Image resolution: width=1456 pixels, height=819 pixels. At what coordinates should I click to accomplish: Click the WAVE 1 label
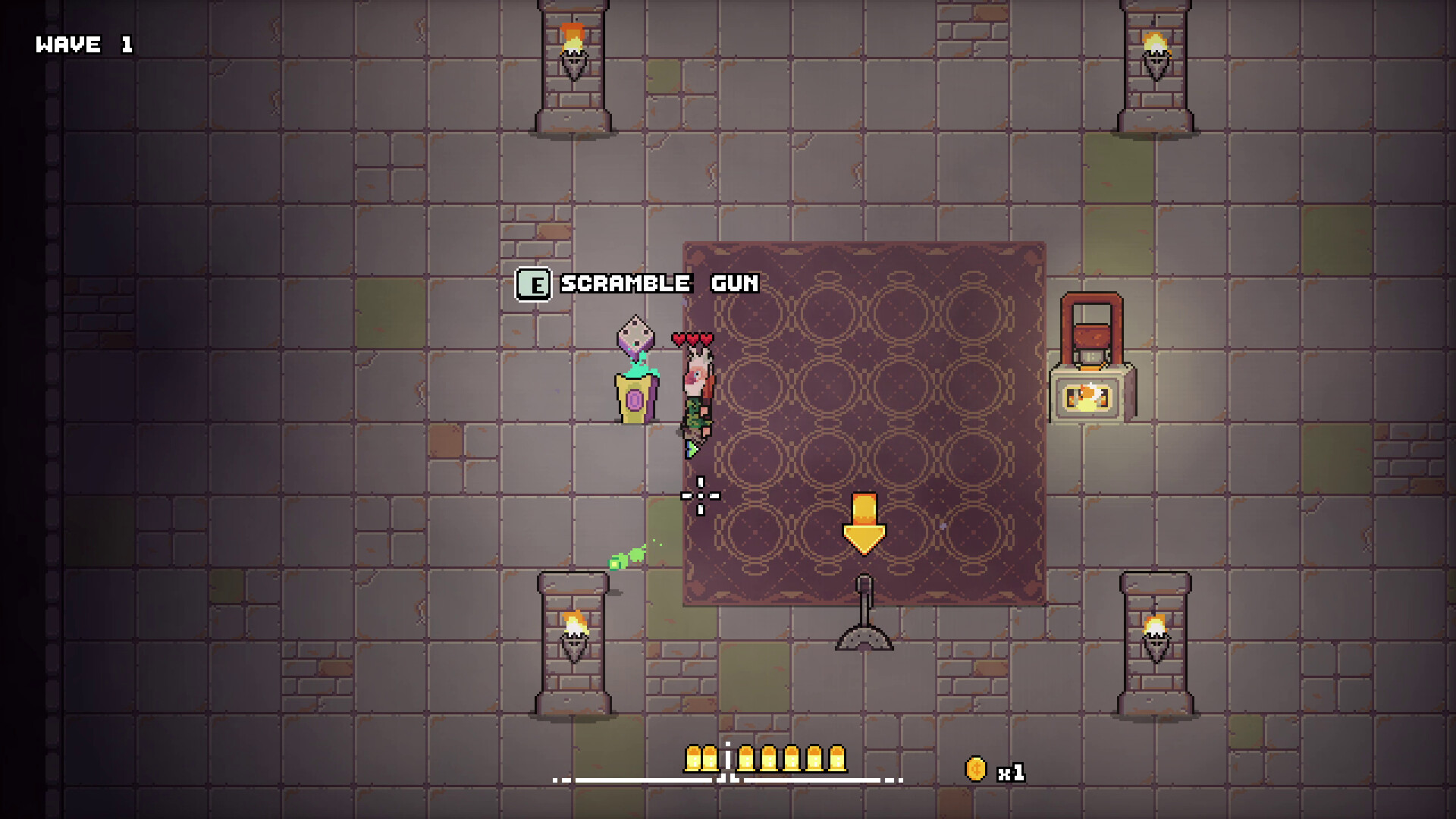[x=83, y=44]
